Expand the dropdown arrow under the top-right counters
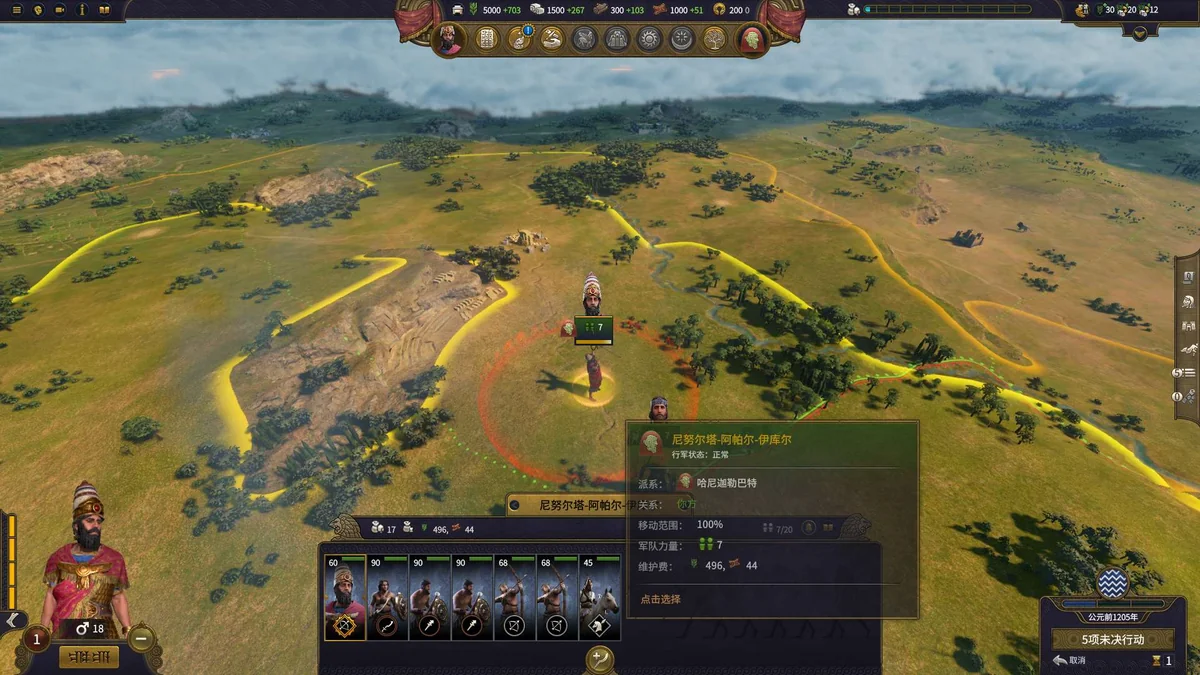The height and width of the screenshot is (675, 1200). (x=1141, y=32)
